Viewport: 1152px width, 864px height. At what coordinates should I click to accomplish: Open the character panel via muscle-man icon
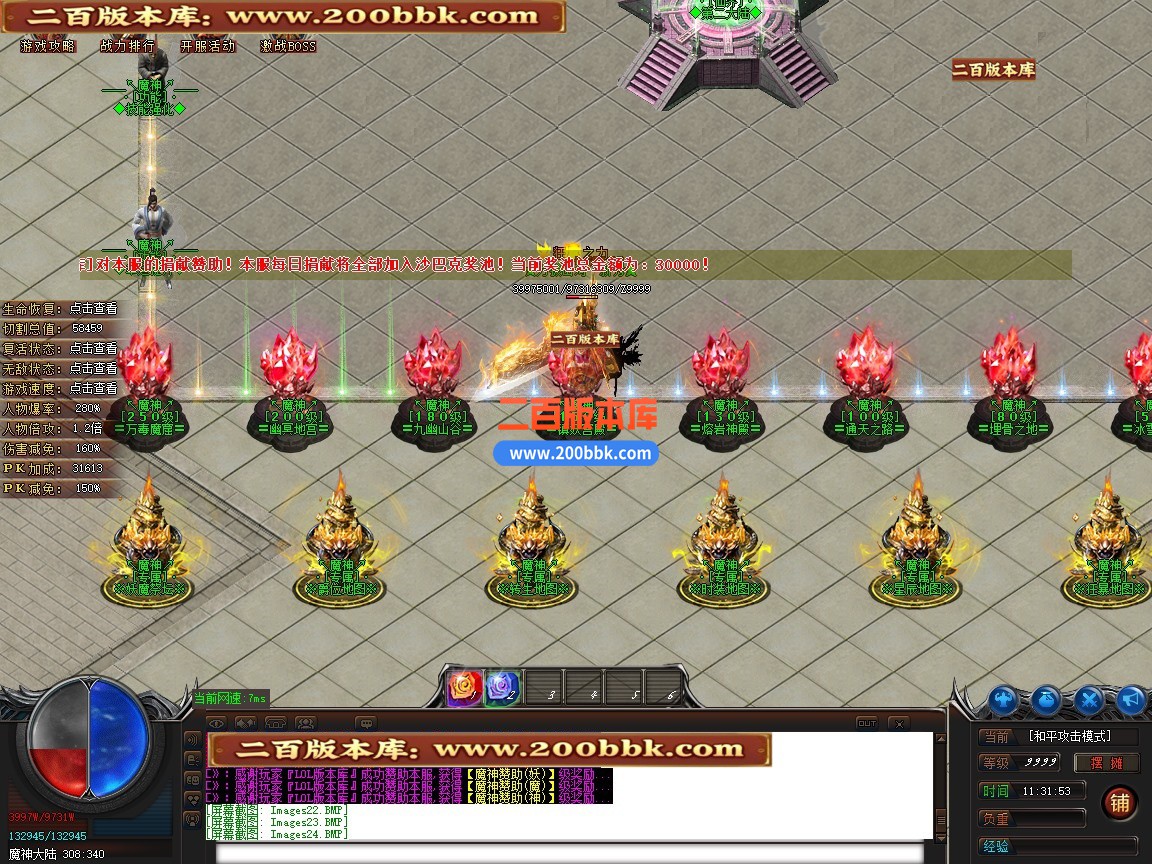pyautogui.click(x=1003, y=700)
